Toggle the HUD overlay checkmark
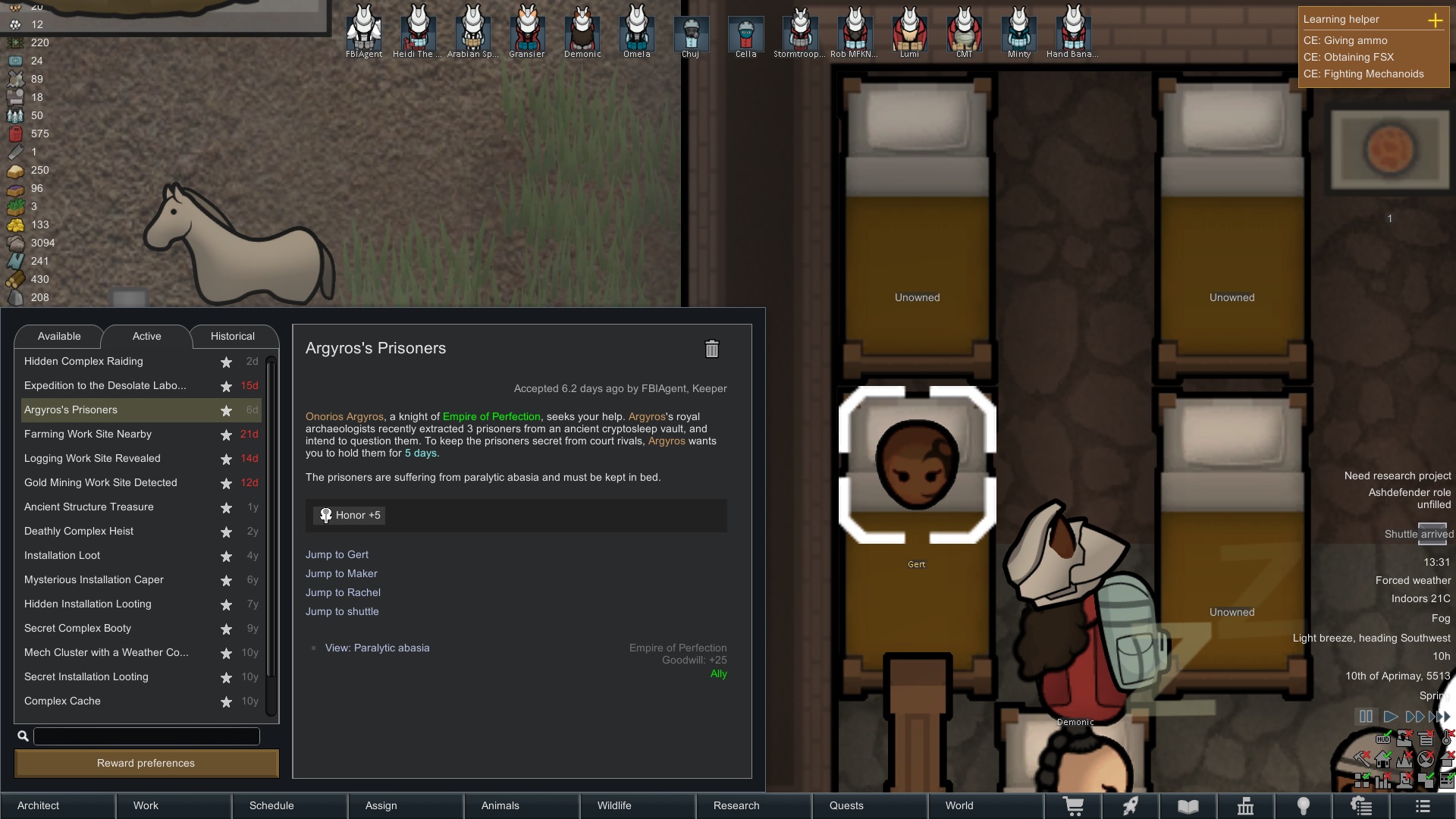Image resolution: width=1456 pixels, height=819 pixels. click(x=1383, y=739)
